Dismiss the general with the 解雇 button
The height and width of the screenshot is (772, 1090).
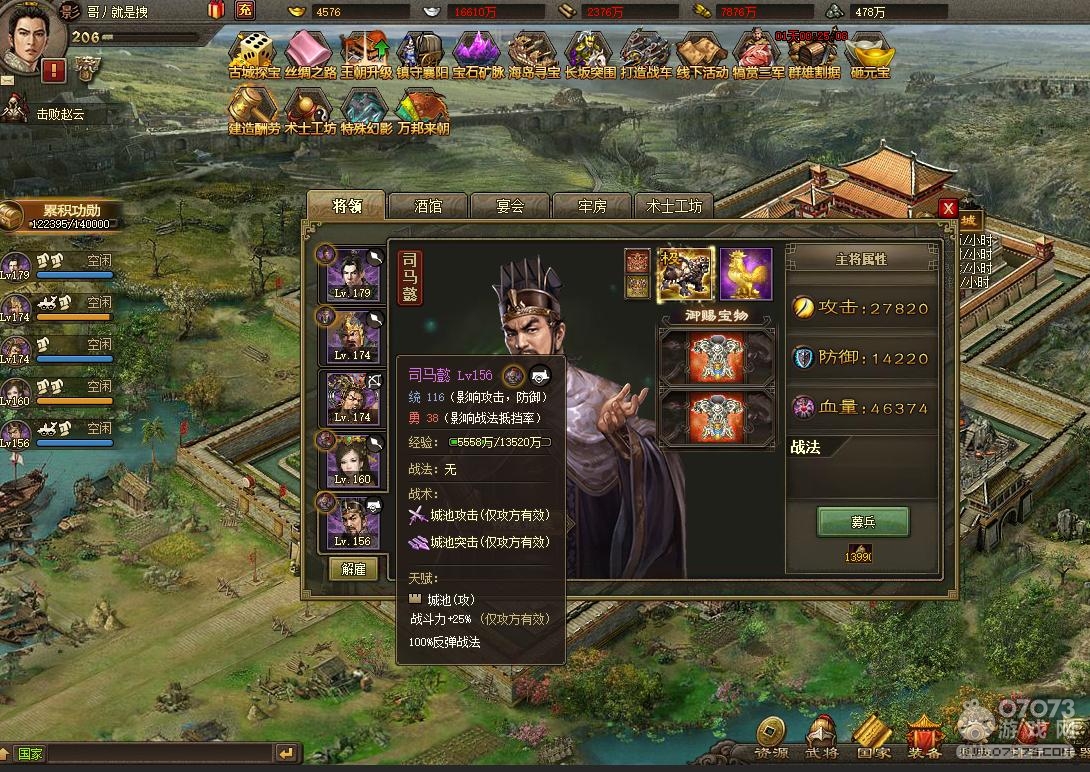pos(353,569)
